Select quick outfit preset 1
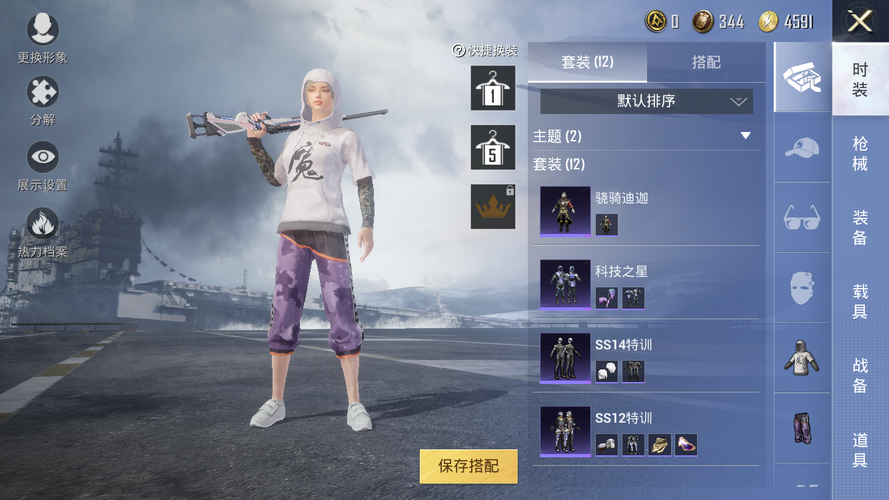Image resolution: width=889 pixels, height=500 pixels. pos(493,88)
